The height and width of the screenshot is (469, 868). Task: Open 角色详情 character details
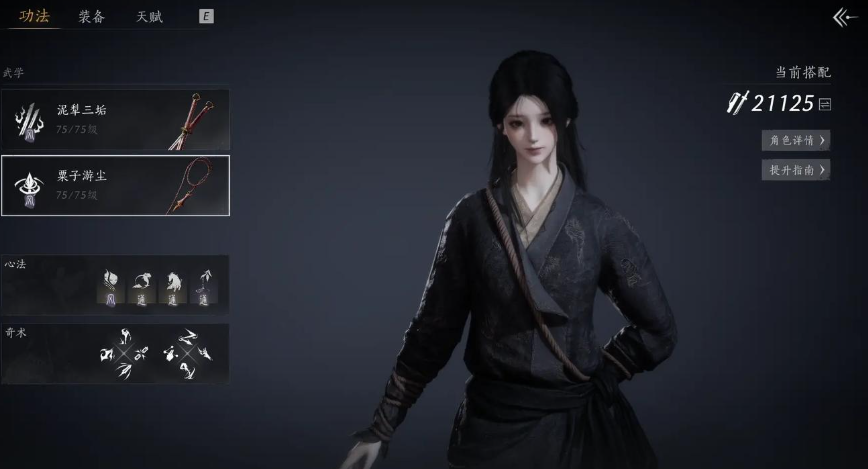pos(795,140)
